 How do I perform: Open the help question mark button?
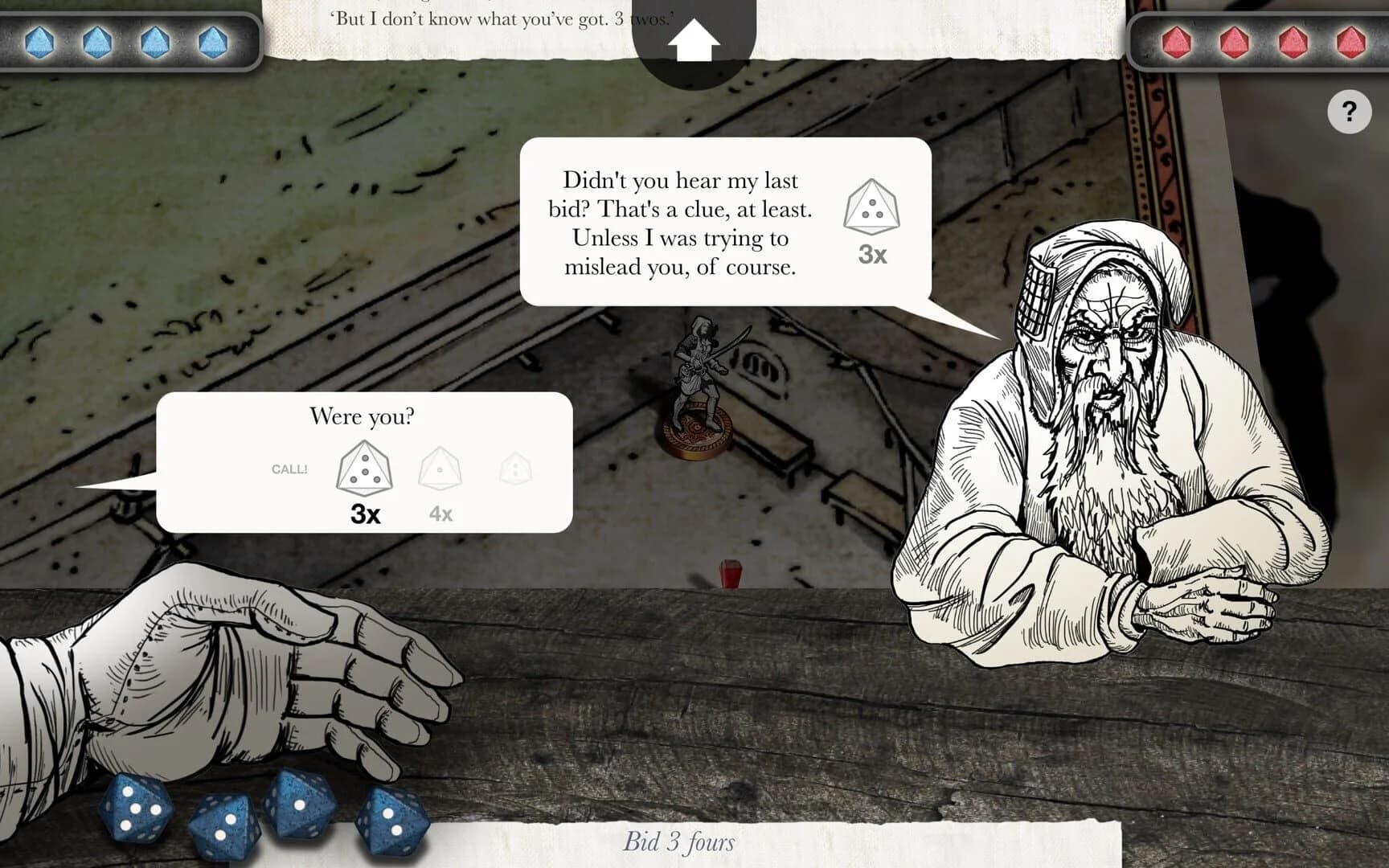[x=1349, y=110]
